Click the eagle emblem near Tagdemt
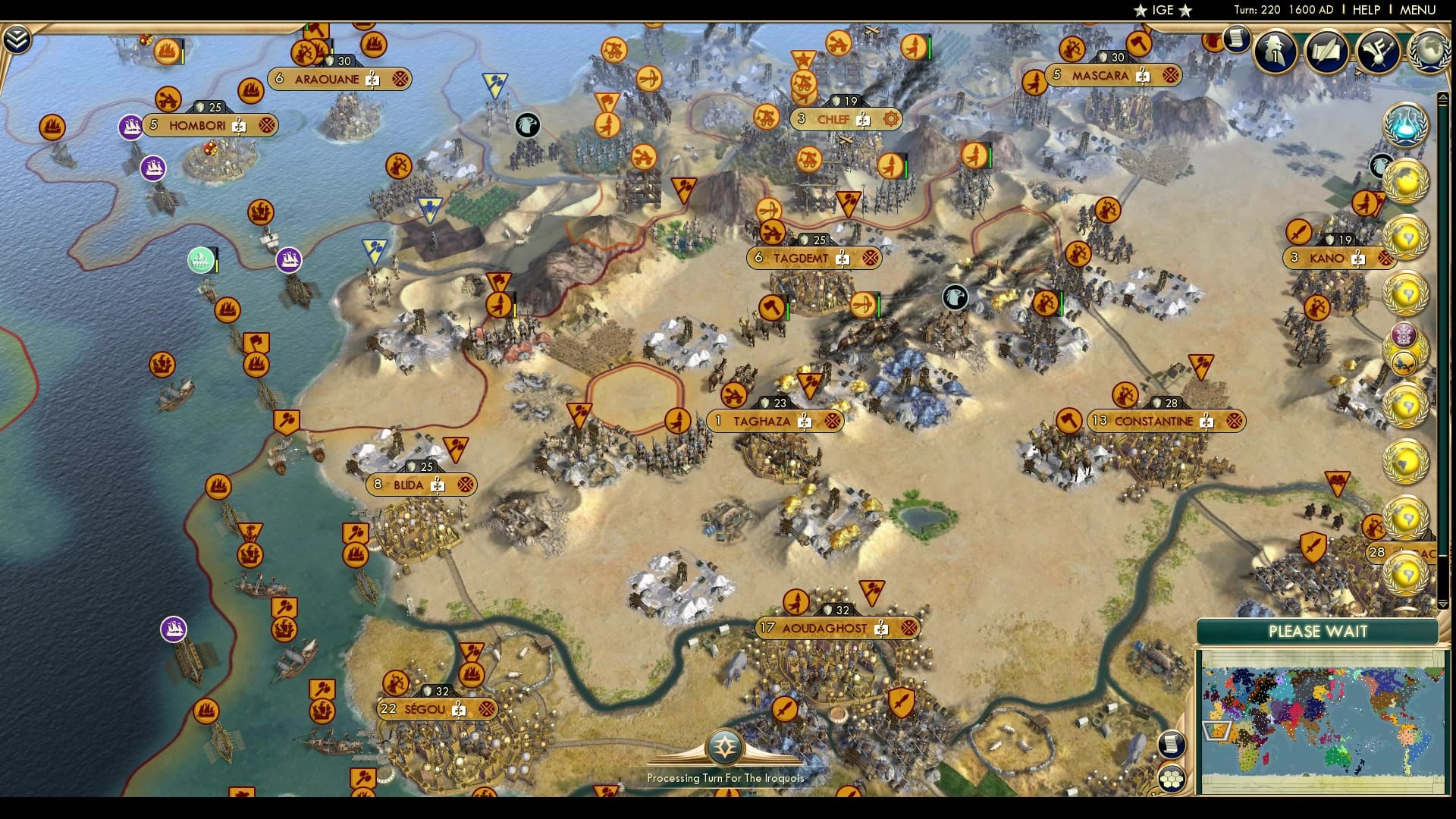 pos(954,299)
